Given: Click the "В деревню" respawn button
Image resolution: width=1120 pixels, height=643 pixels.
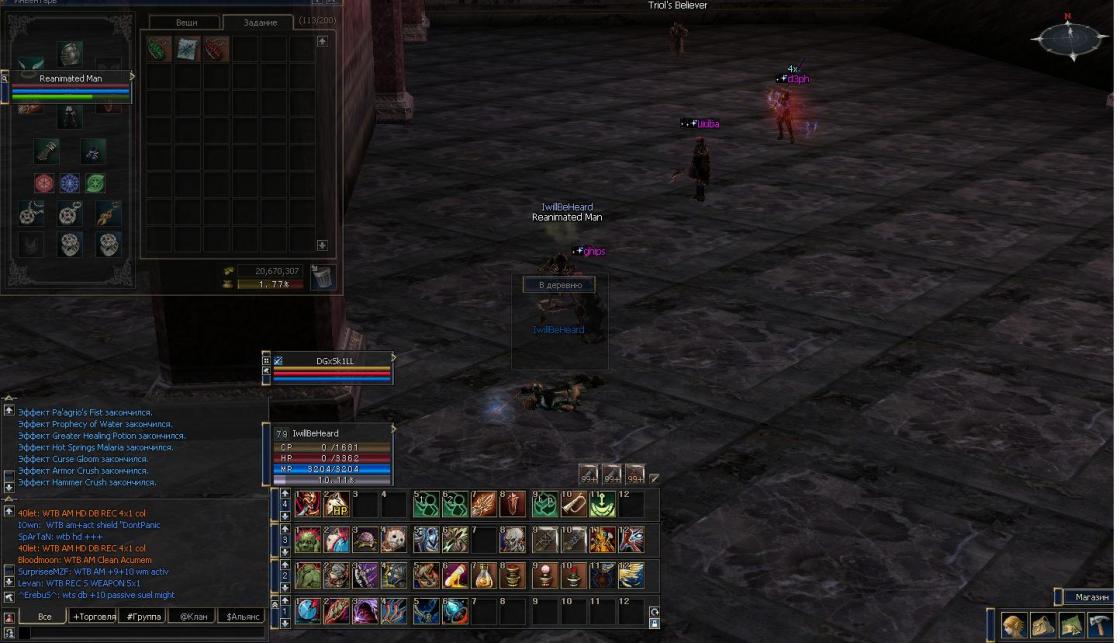Looking at the screenshot, I should click(x=559, y=285).
